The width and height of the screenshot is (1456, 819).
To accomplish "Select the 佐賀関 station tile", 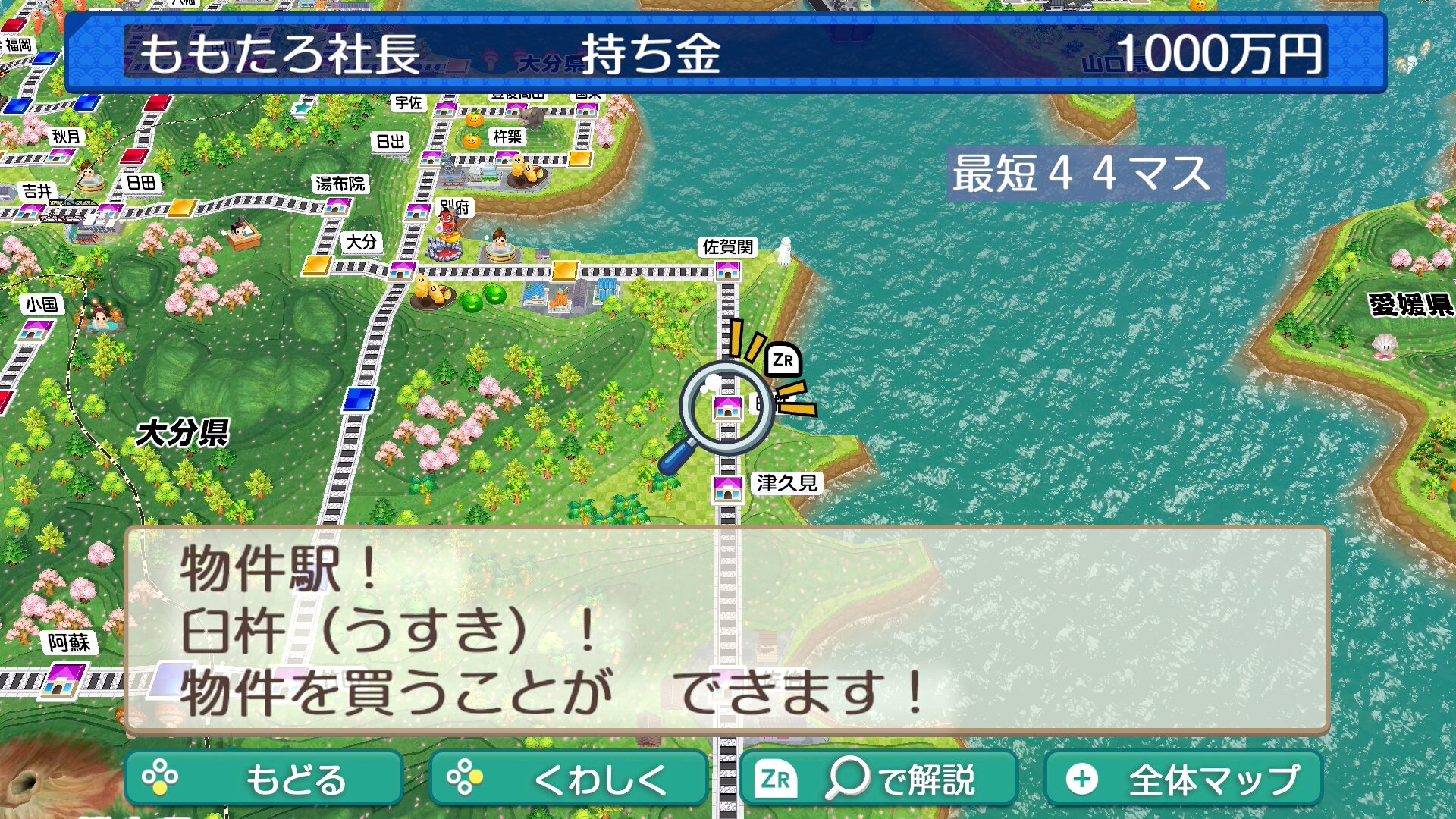I will pos(727,269).
